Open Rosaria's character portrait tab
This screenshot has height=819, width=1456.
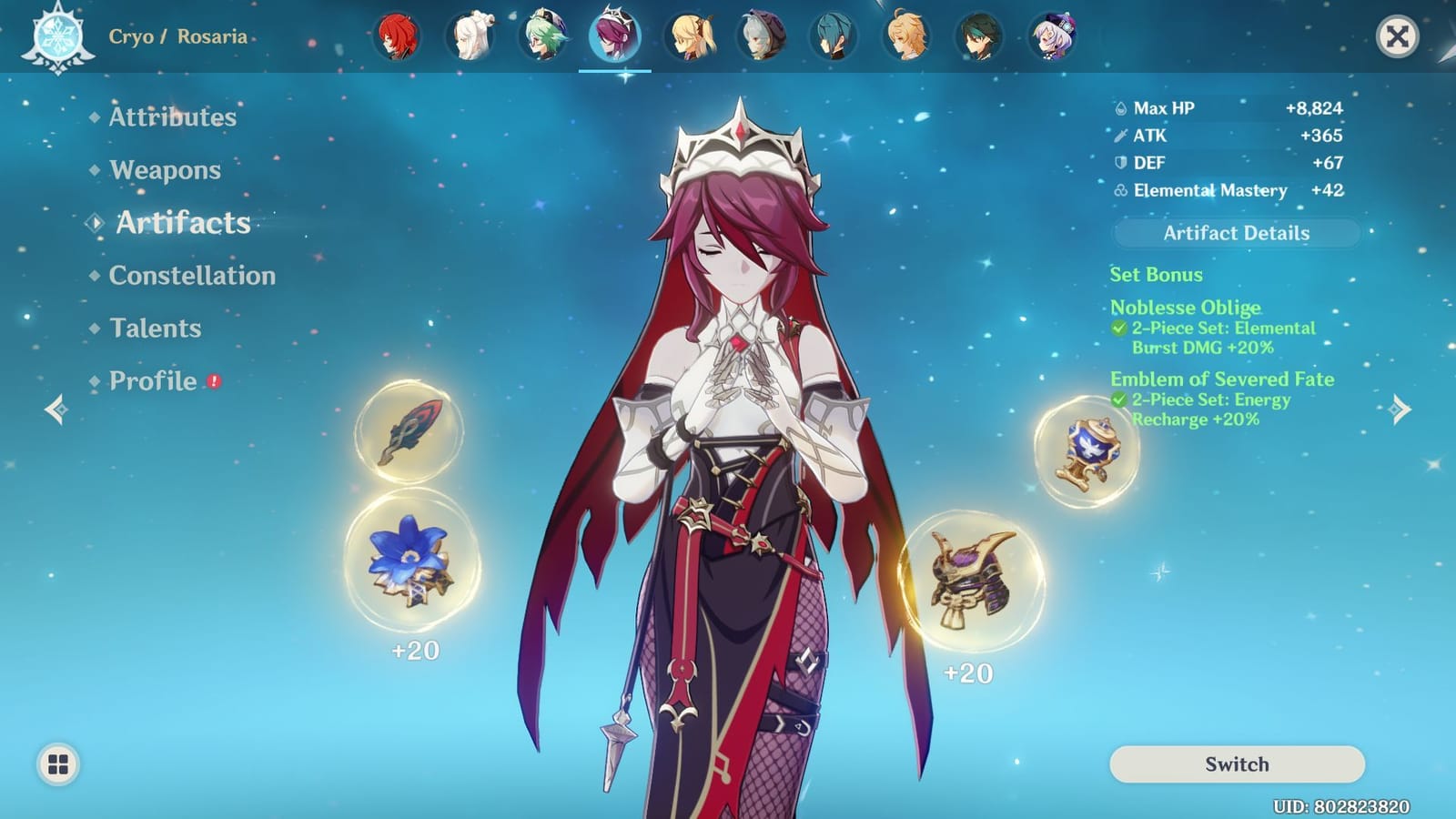[x=613, y=37]
